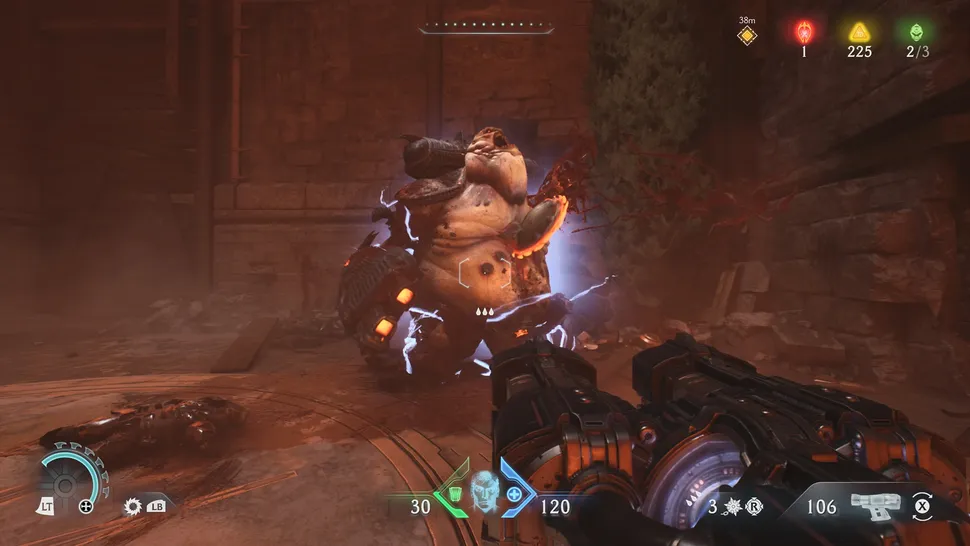Activate the spiked gear shield rune icon
Screen dimensions: 970x546
133,507
